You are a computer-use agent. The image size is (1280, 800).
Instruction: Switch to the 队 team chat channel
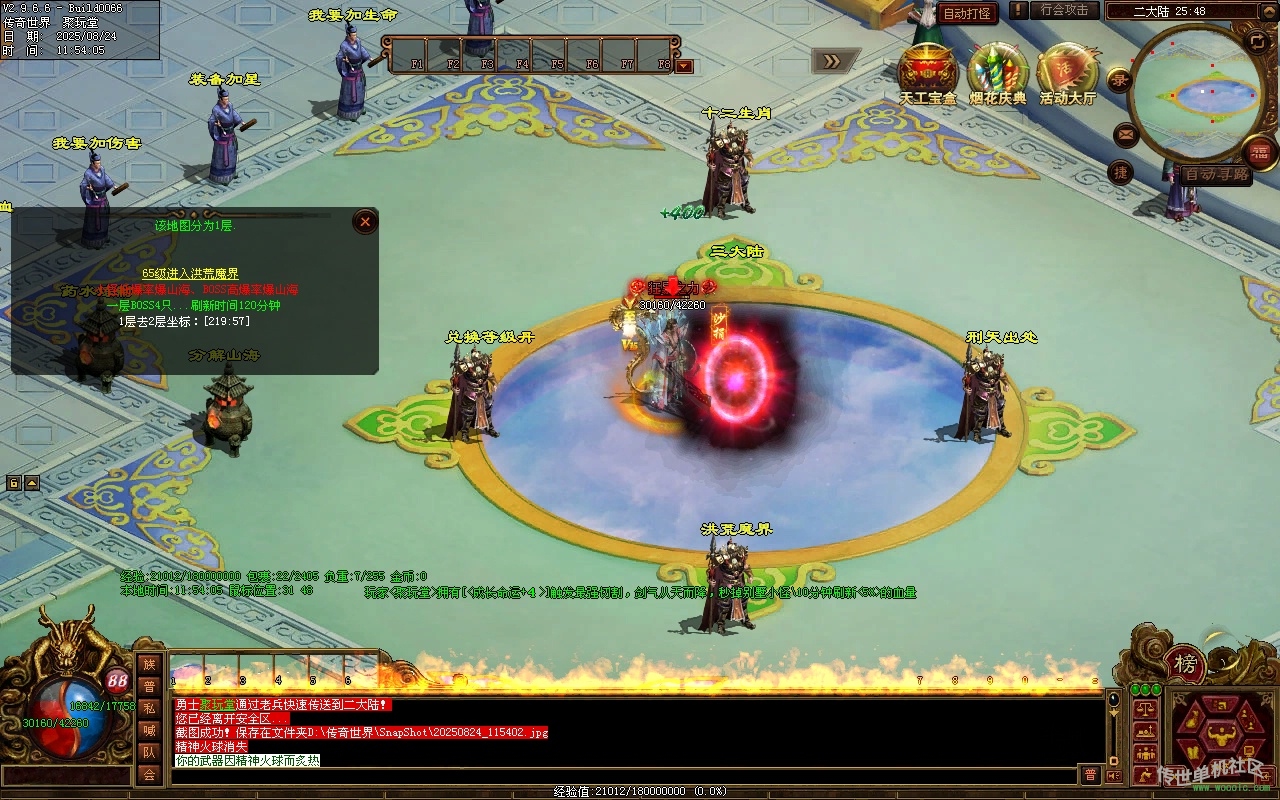point(149,752)
